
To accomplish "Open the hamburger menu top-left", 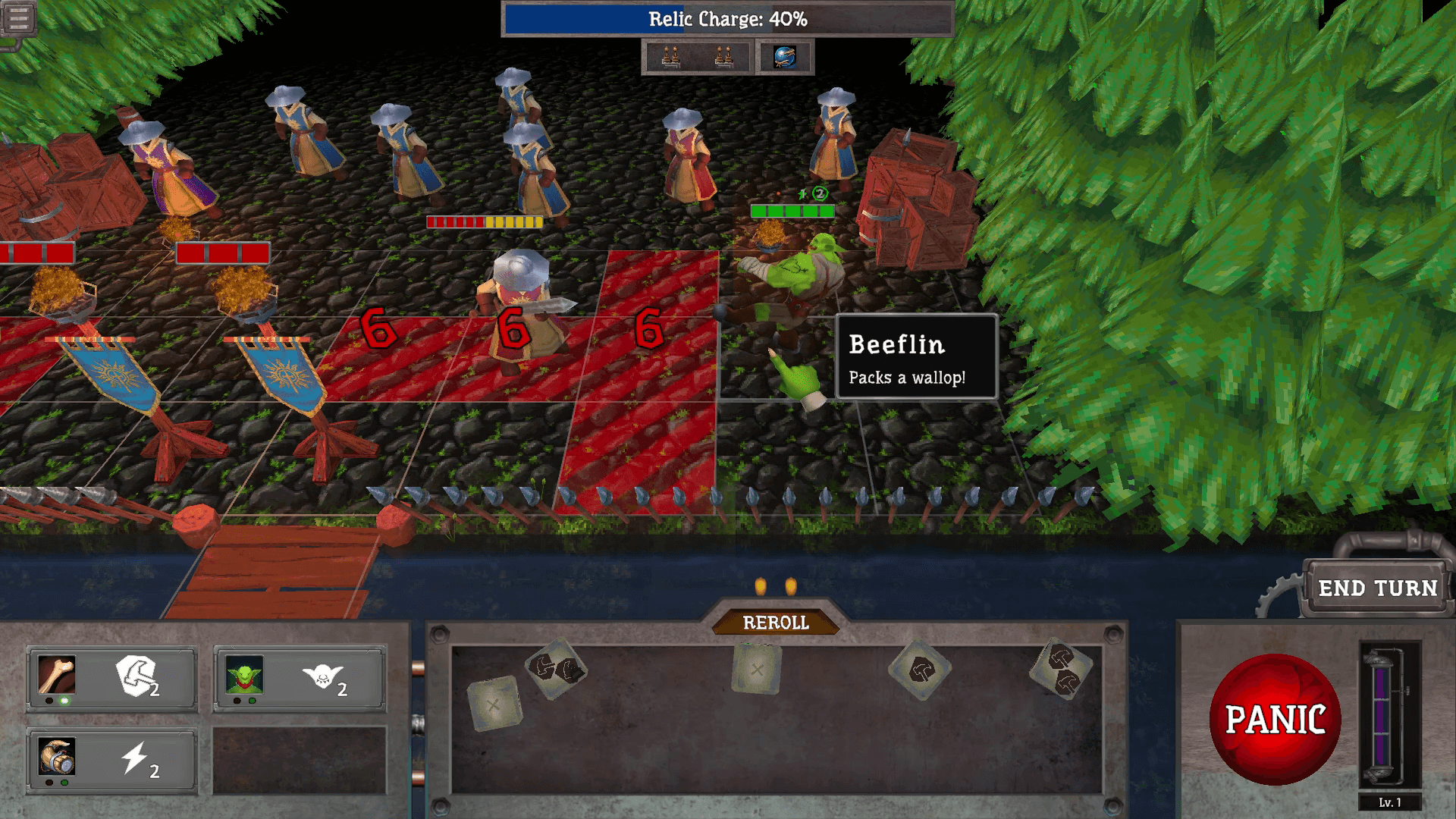I will coord(18,17).
